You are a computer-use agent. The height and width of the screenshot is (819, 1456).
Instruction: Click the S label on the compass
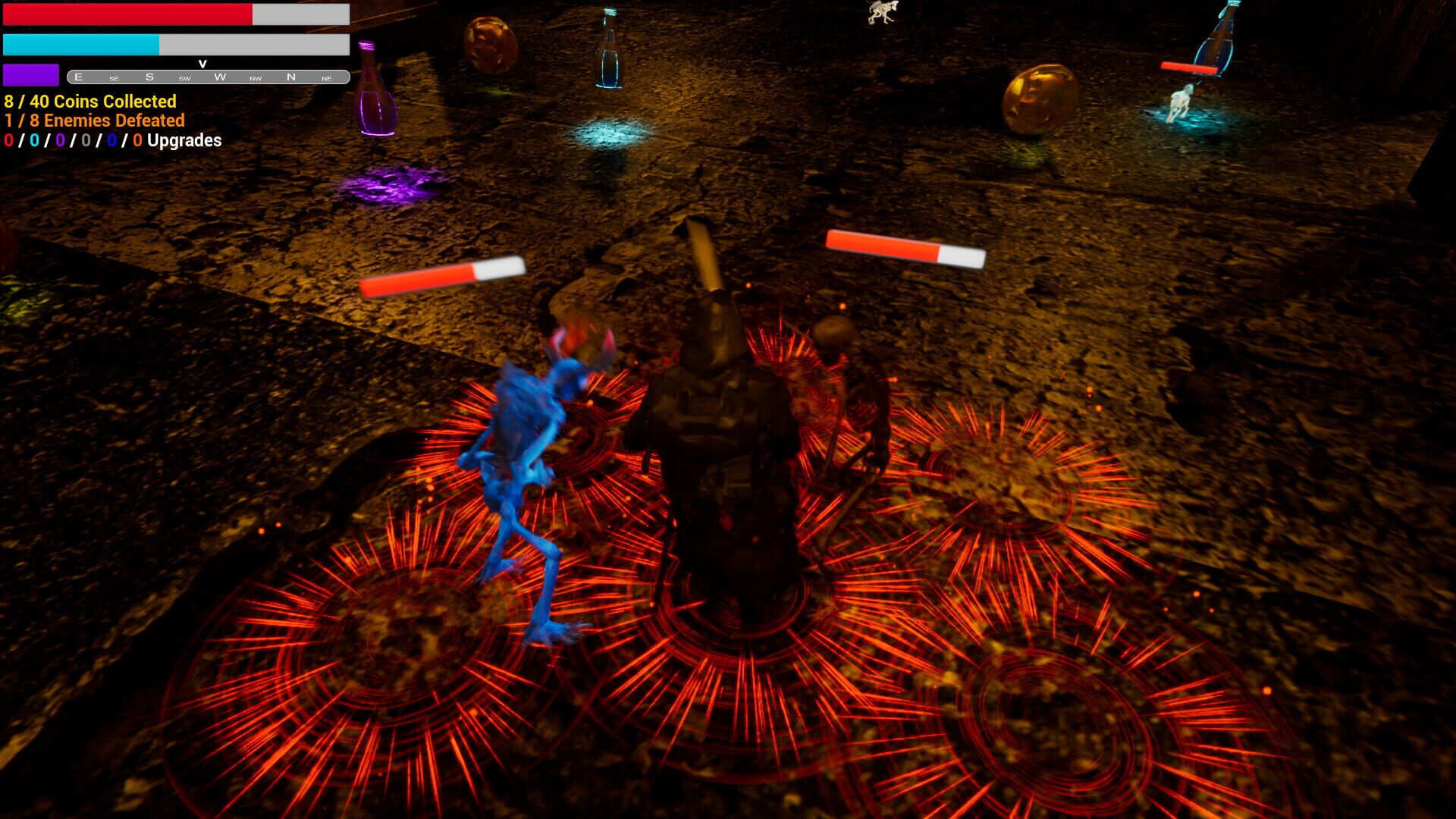point(149,76)
